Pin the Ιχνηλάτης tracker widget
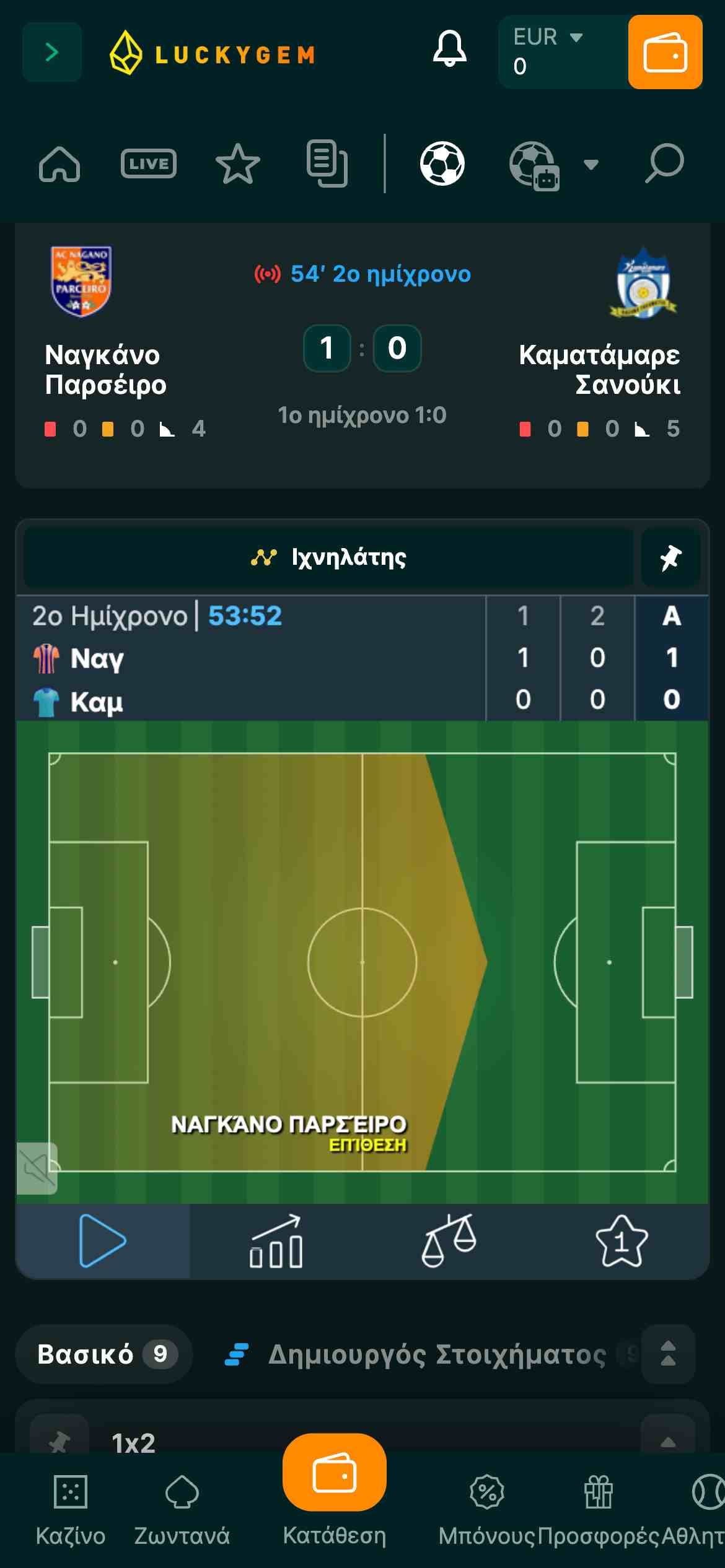 point(670,558)
